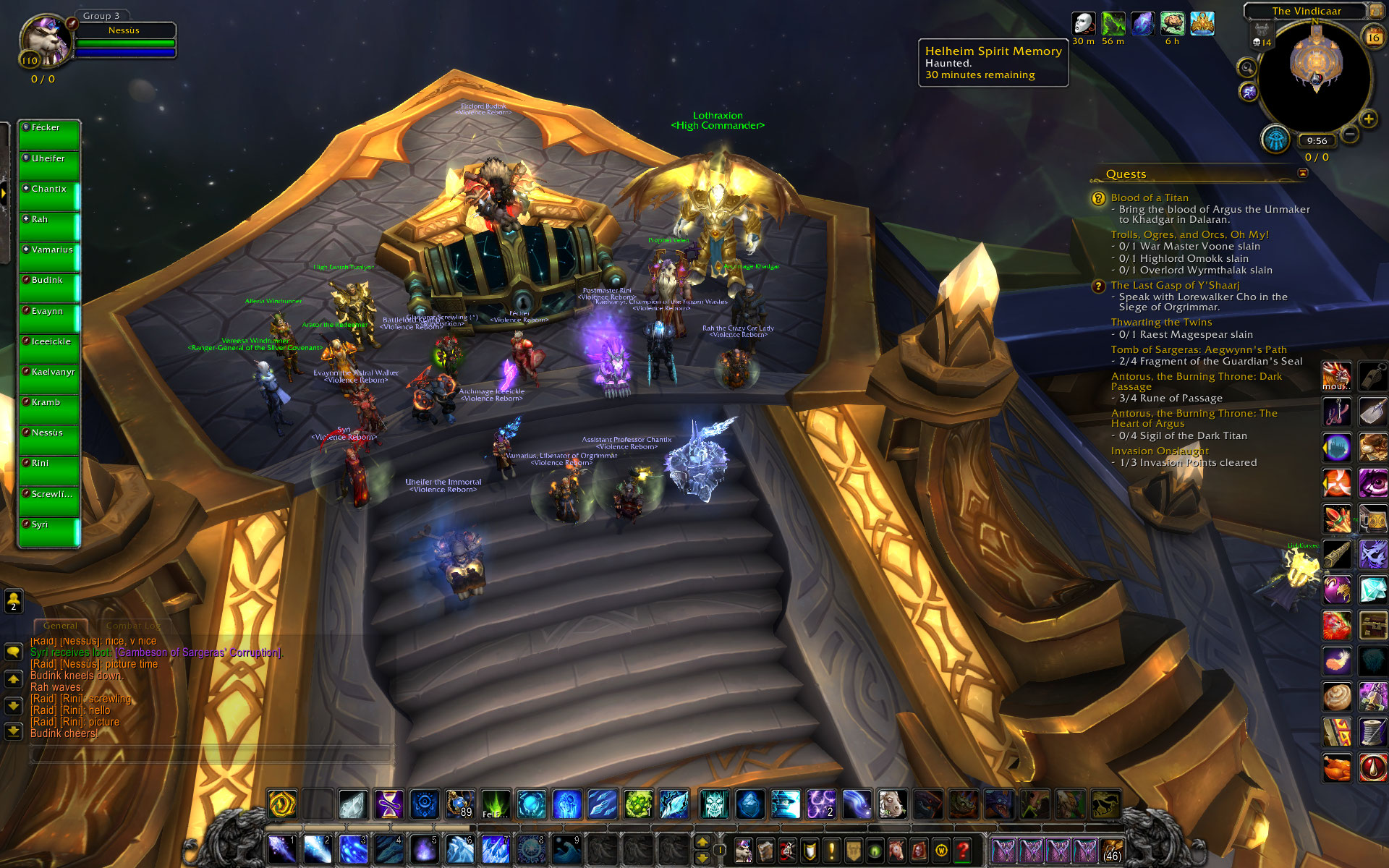Cast the ability in action slot 1
This screenshot has width=1389, height=868.
click(281, 848)
